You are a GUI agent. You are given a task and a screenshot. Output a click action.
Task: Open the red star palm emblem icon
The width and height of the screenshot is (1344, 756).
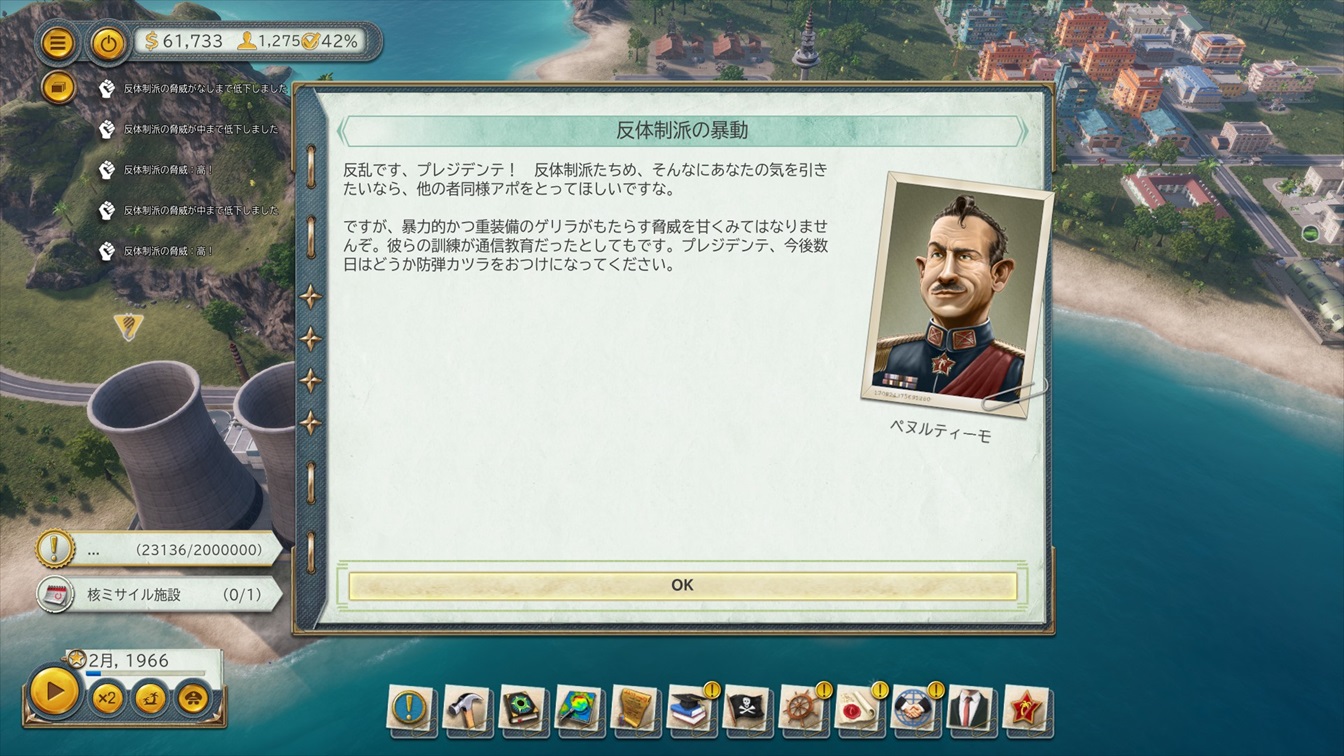point(1025,708)
